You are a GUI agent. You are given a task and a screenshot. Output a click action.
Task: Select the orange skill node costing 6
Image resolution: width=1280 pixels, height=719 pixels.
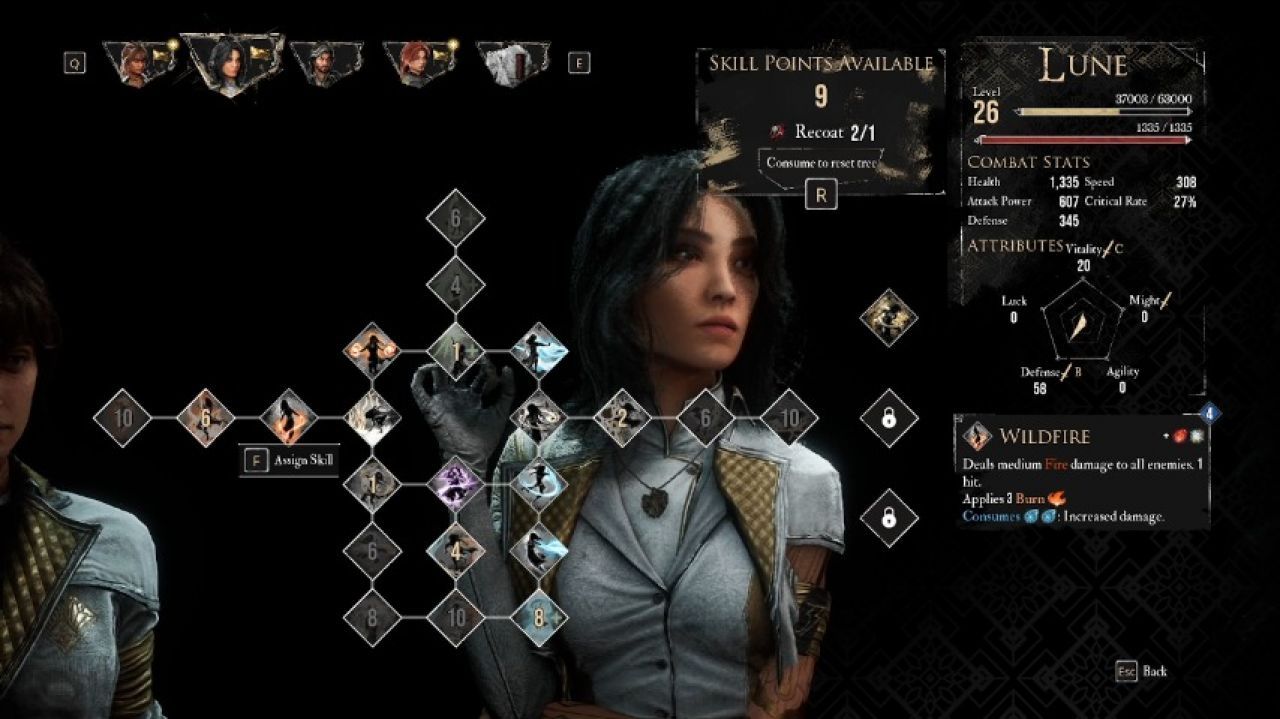[x=205, y=417]
